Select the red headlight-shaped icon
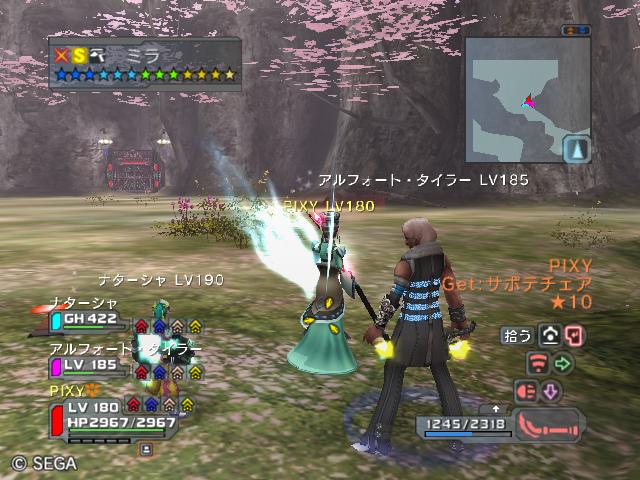Image resolution: width=640 pixels, height=480 pixels. [x=525, y=390]
